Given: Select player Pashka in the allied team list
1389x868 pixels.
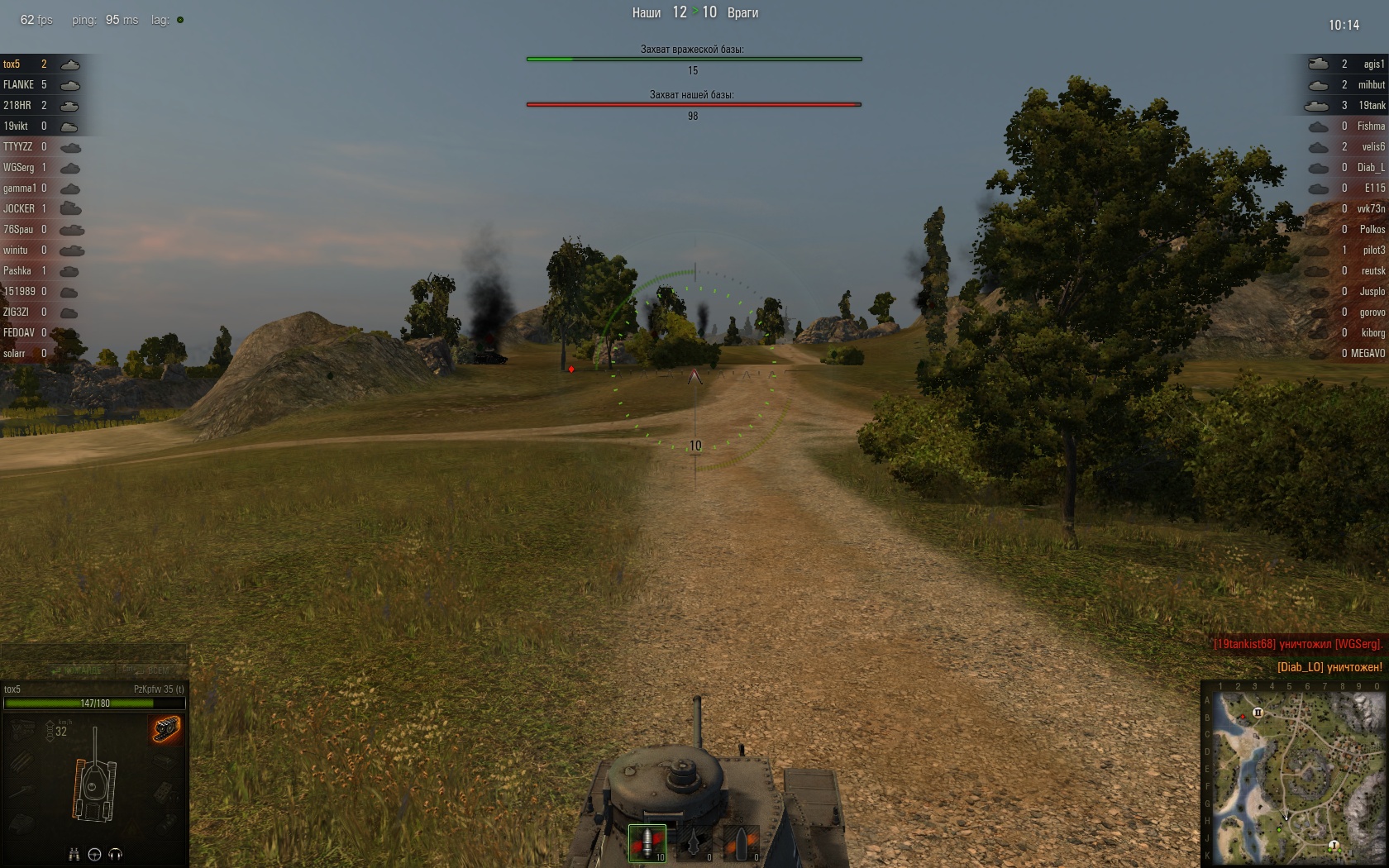Looking at the screenshot, I should (x=17, y=271).
